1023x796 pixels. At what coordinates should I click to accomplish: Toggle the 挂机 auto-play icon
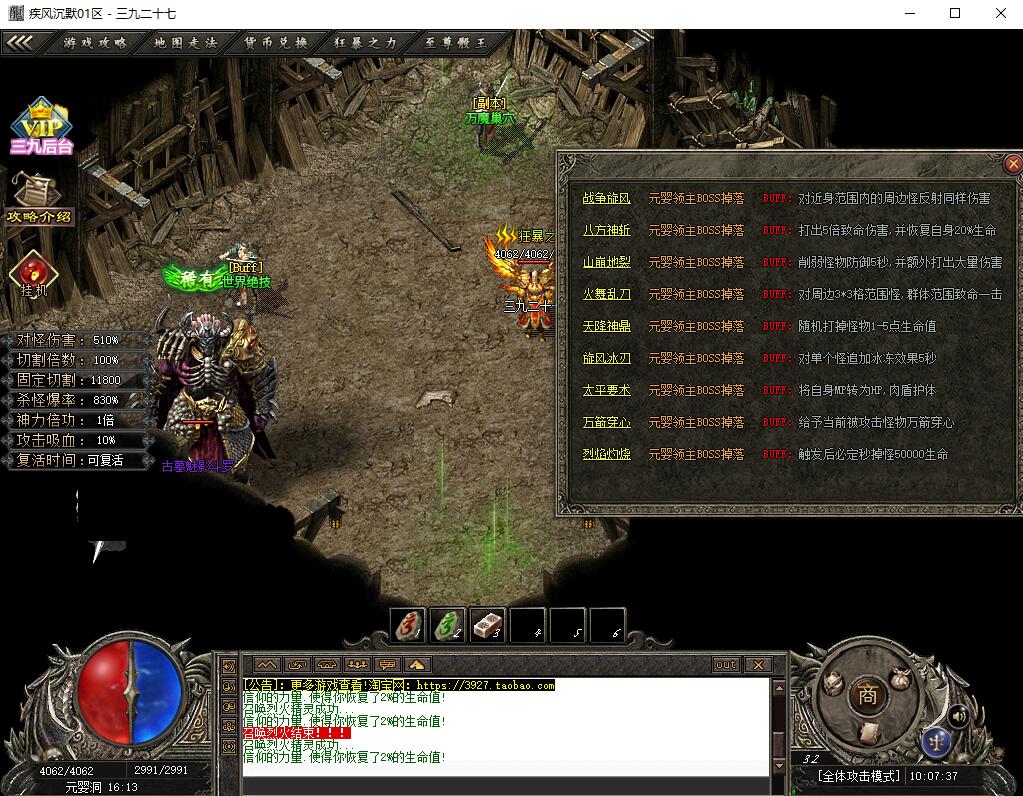pos(34,274)
